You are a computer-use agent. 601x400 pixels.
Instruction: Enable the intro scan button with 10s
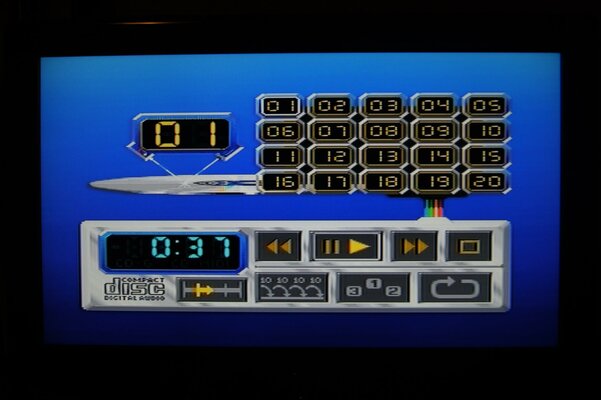291,288
